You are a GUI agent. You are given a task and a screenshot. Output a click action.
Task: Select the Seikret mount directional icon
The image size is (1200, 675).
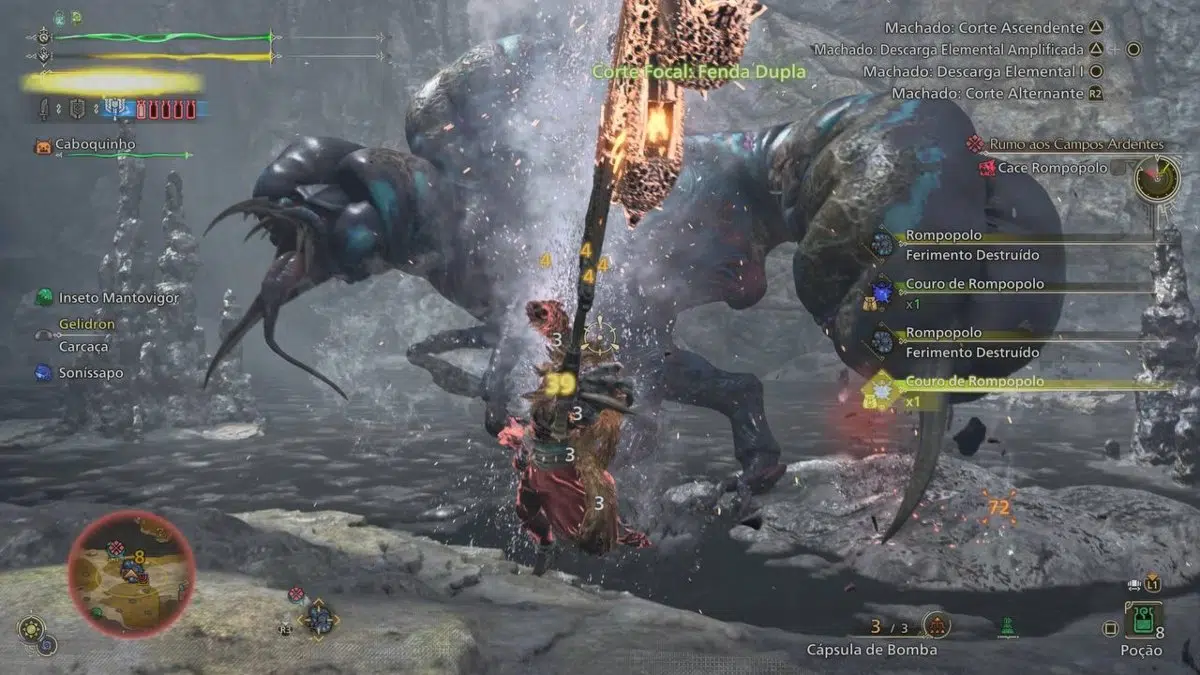[321, 617]
